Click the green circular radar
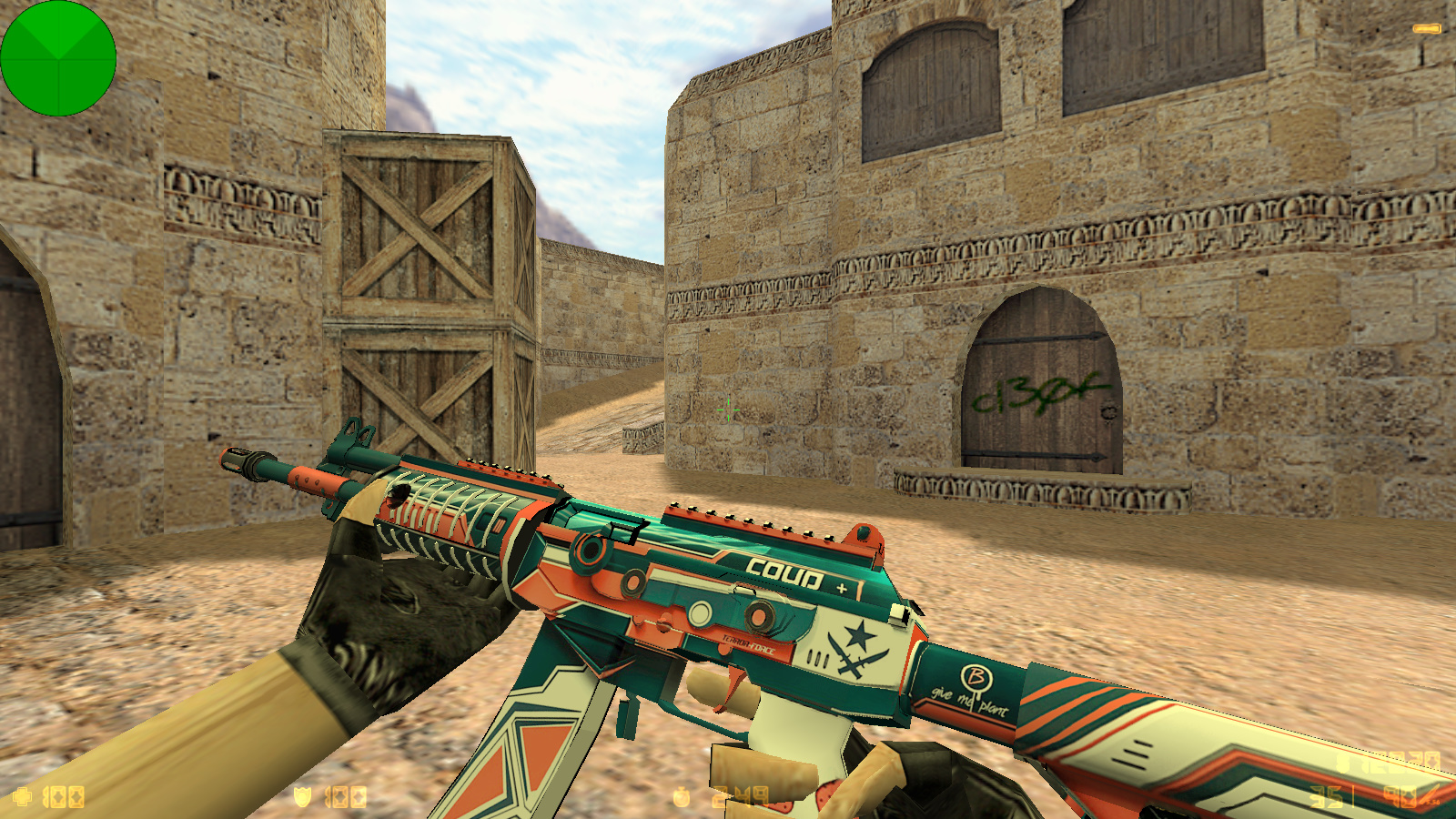The image size is (1456, 819). 58,58
